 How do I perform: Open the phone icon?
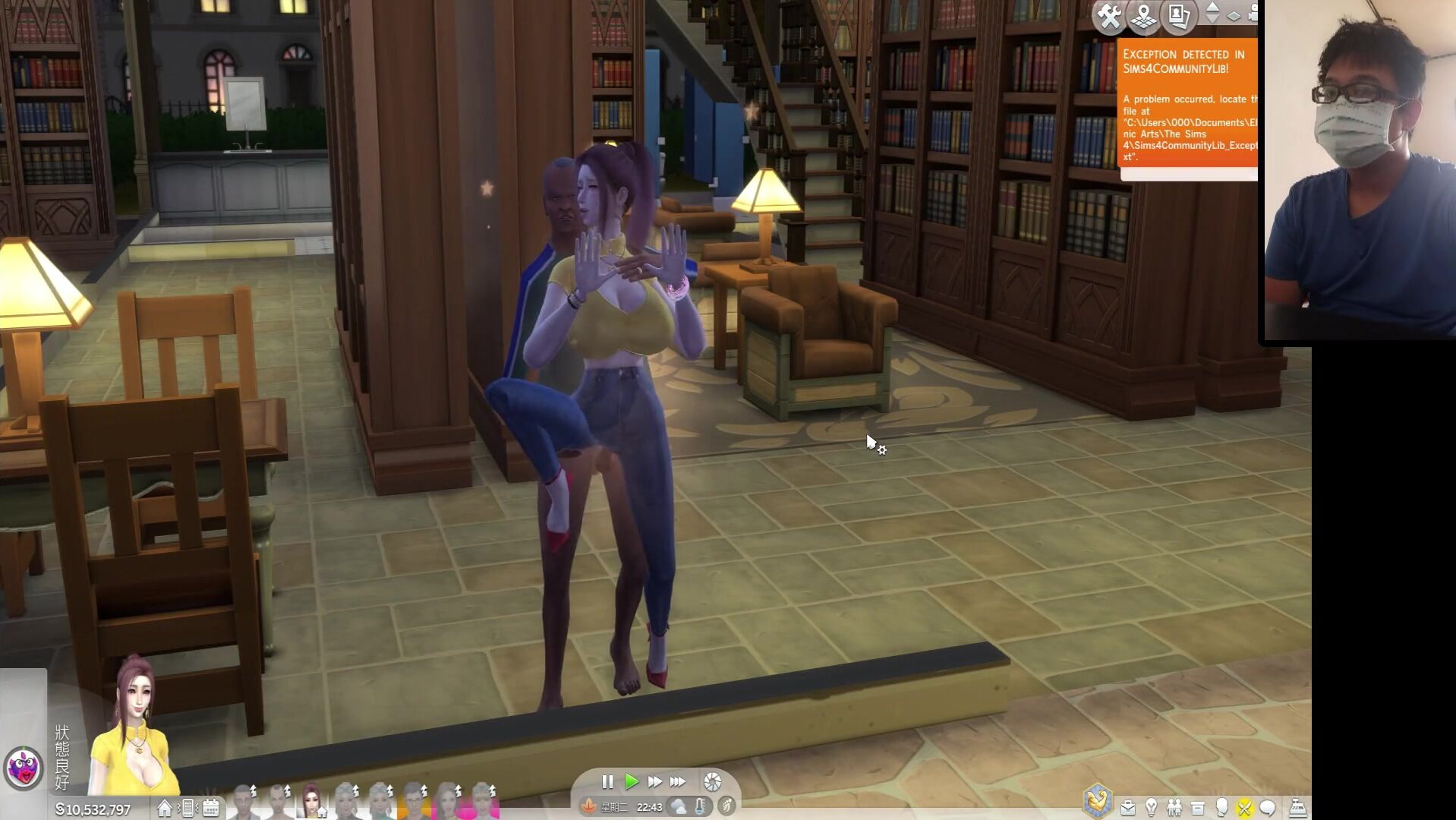pos(188,808)
